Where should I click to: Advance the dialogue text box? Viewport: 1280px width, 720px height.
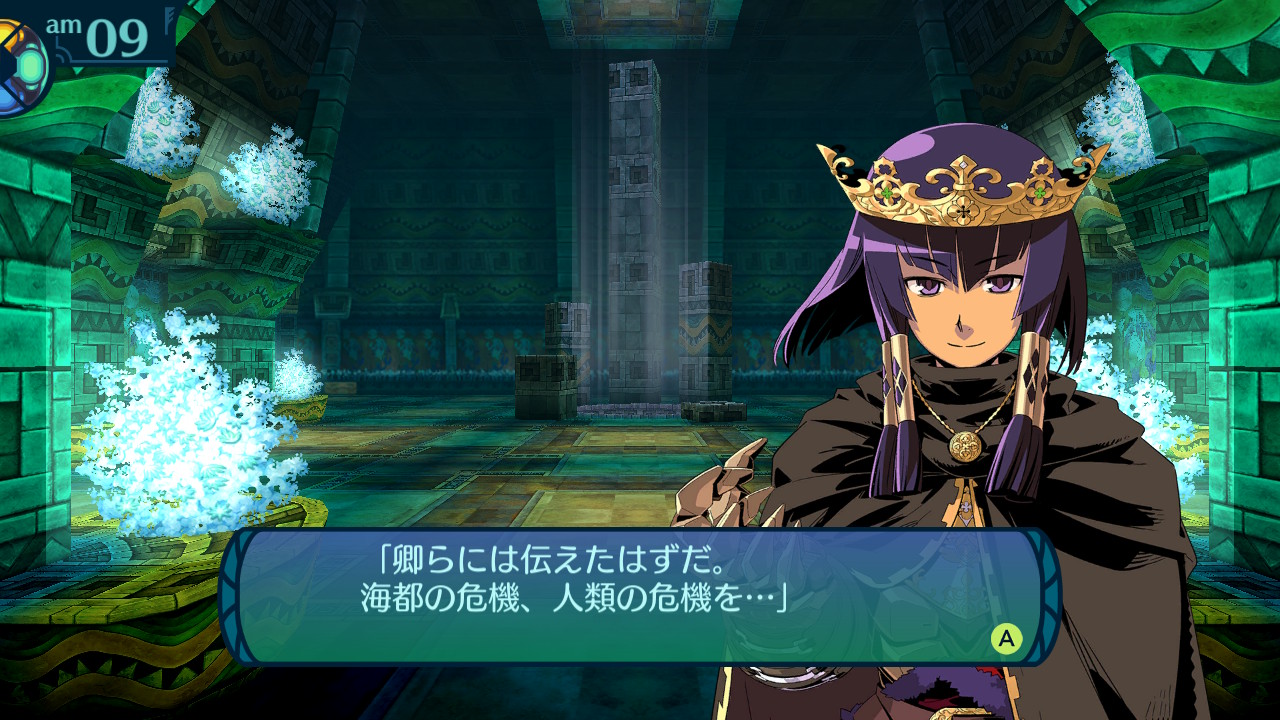click(1006, 638)
